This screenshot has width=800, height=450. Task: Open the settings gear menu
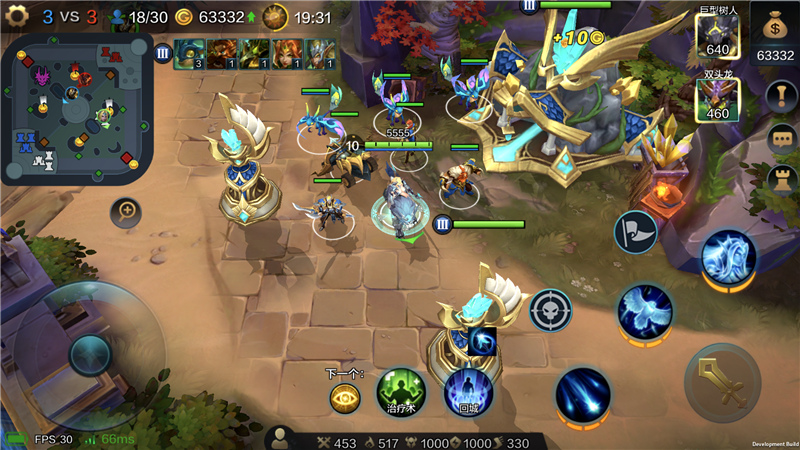pyautogui.click(x=17, y=17)
